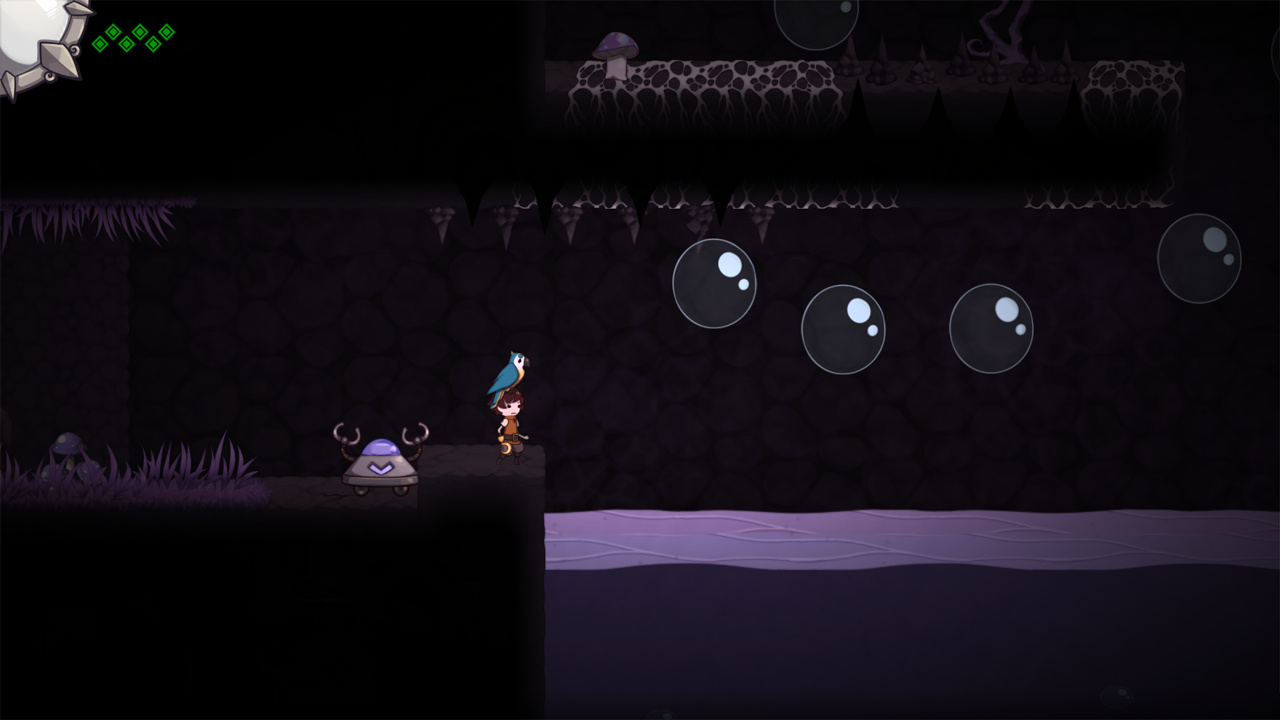Click the parrot perched on the character's head
Screen dimensions: 1280x720
tap(512, 370)
